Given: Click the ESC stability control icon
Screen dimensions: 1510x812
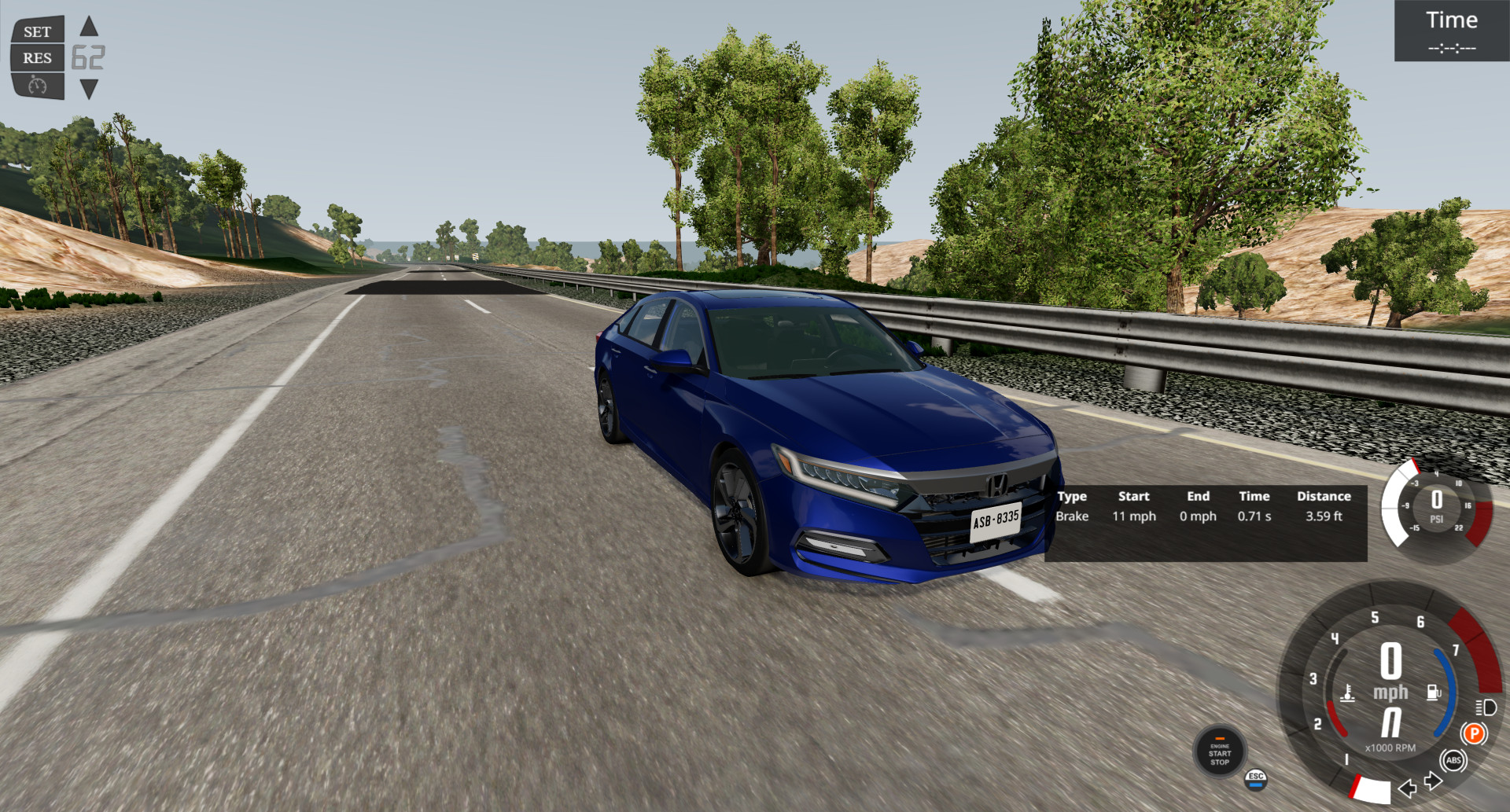Looking at the screenshot, I should tap(1256, 781).
